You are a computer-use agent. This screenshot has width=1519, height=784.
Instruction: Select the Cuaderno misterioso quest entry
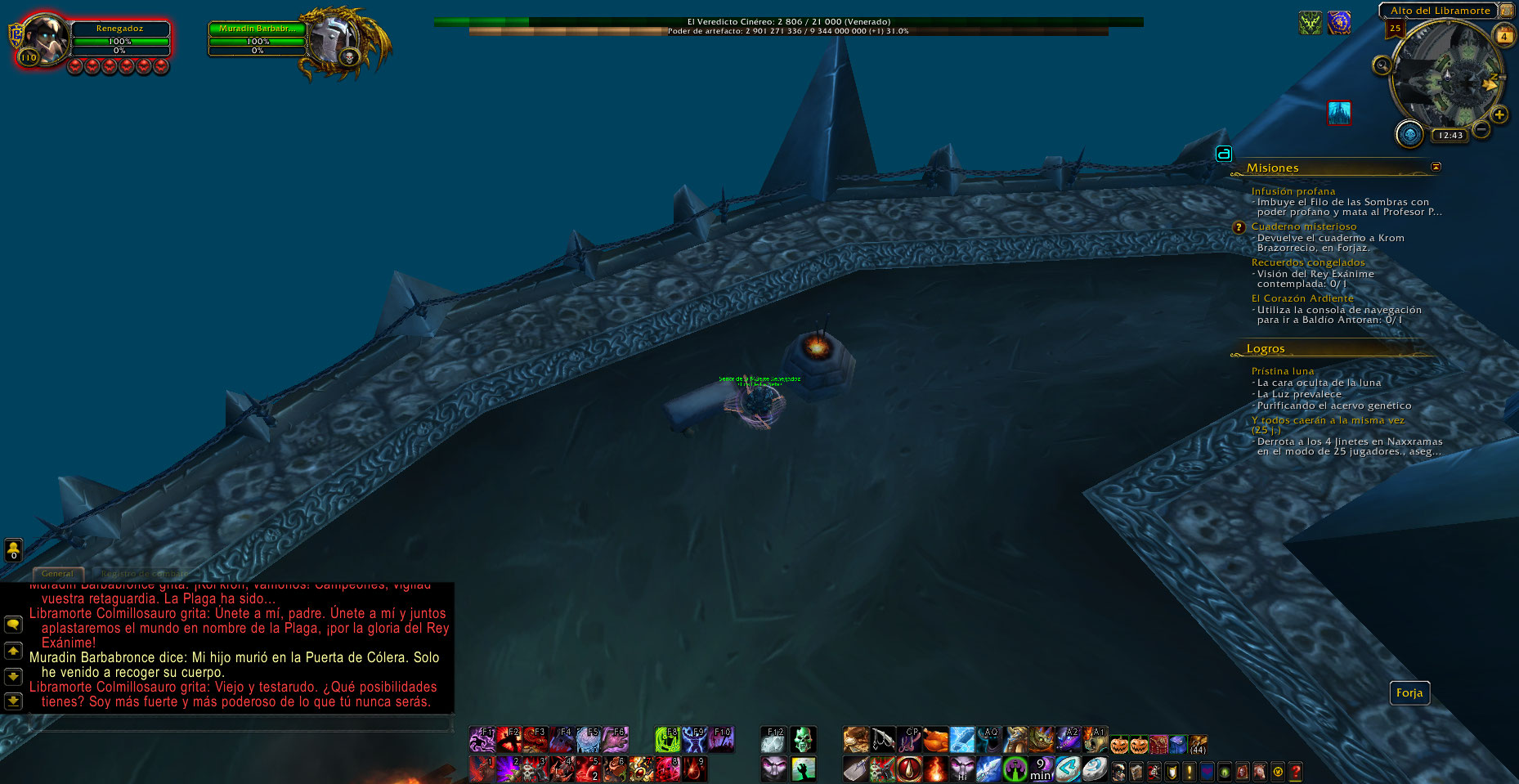1303,226
